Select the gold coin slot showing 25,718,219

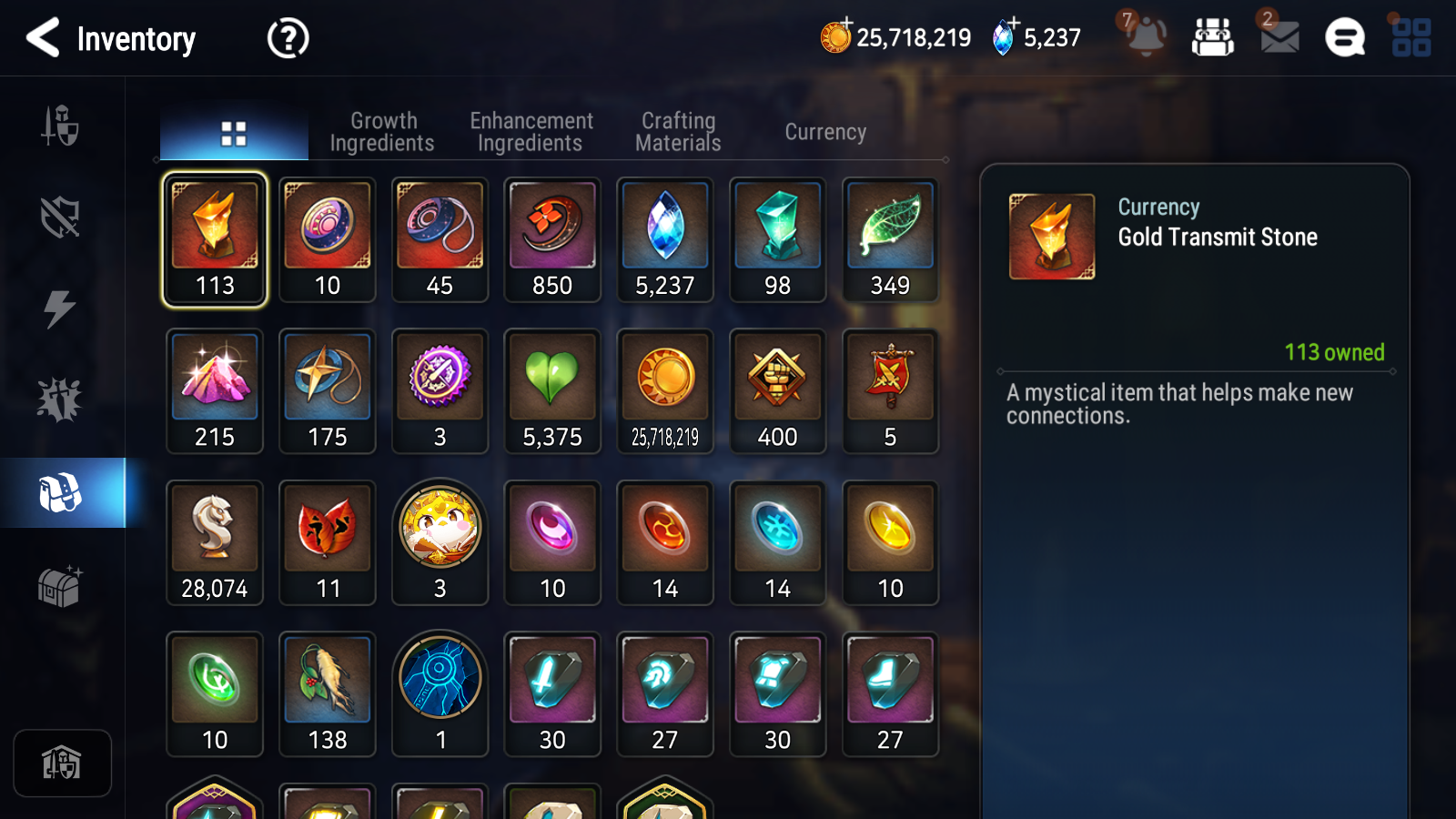(665, 391)
